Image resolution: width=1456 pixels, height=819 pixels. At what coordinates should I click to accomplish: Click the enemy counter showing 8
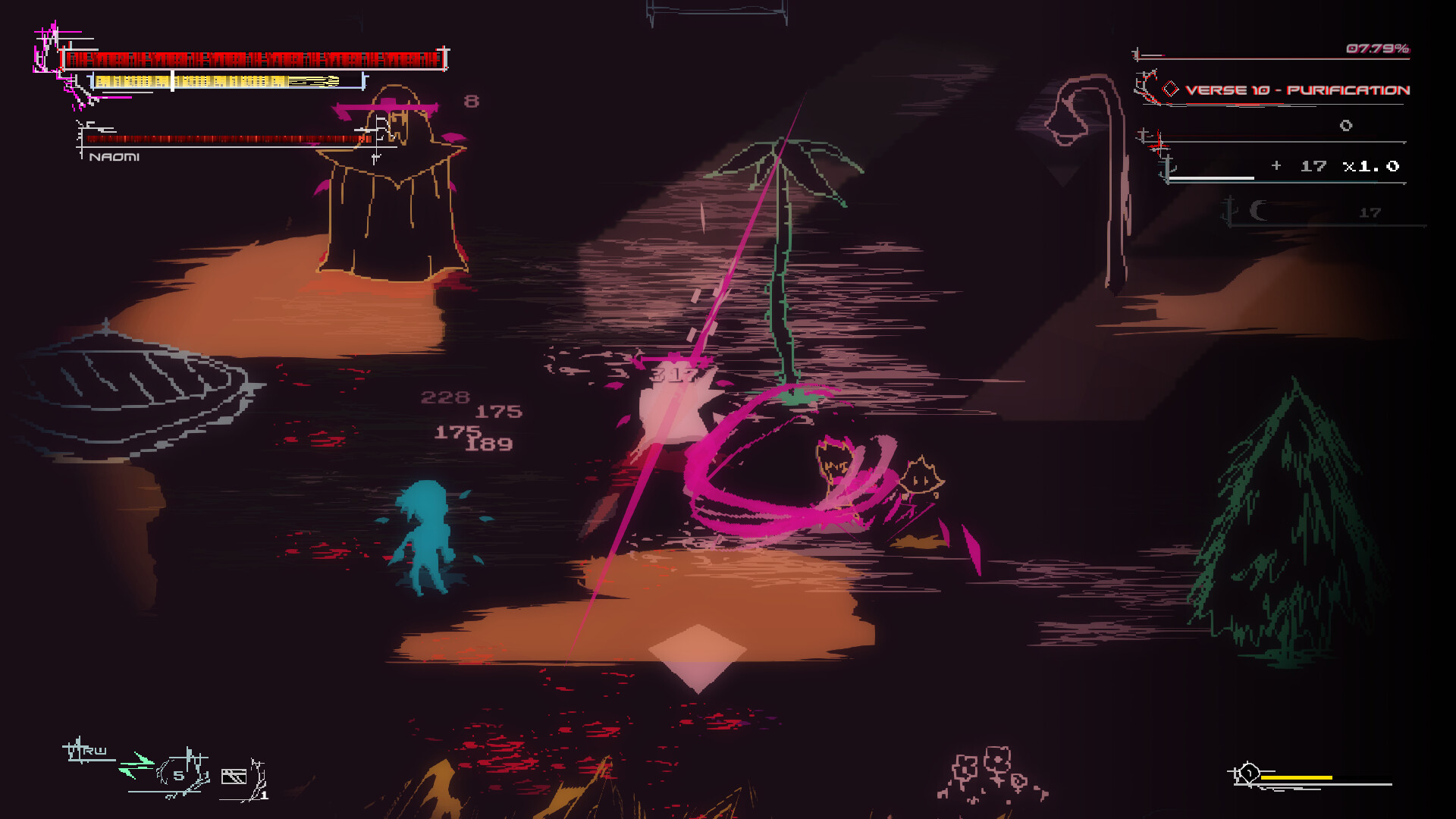click(x=470, y=99)
